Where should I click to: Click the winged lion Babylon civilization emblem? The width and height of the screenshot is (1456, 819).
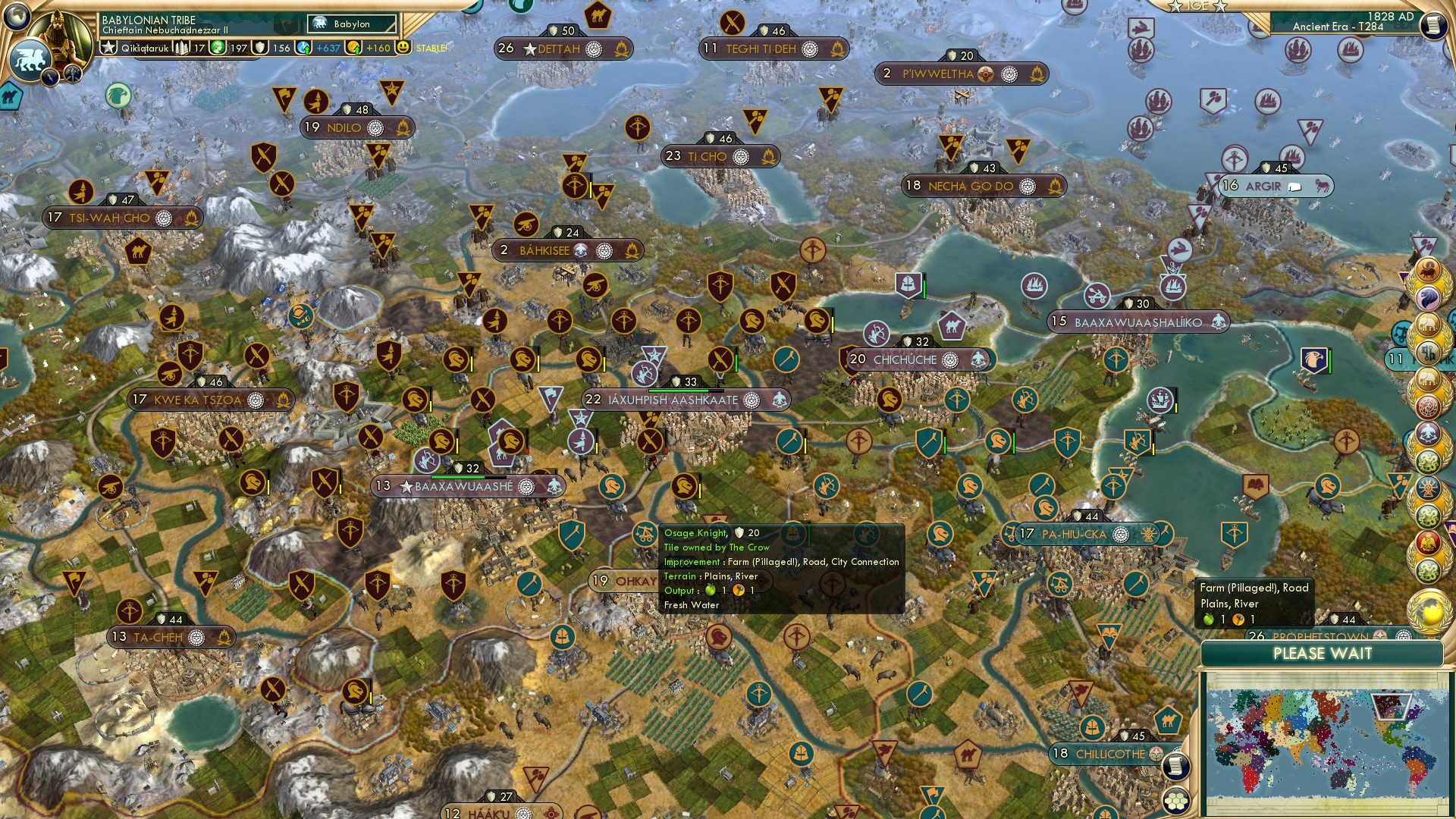29,59
